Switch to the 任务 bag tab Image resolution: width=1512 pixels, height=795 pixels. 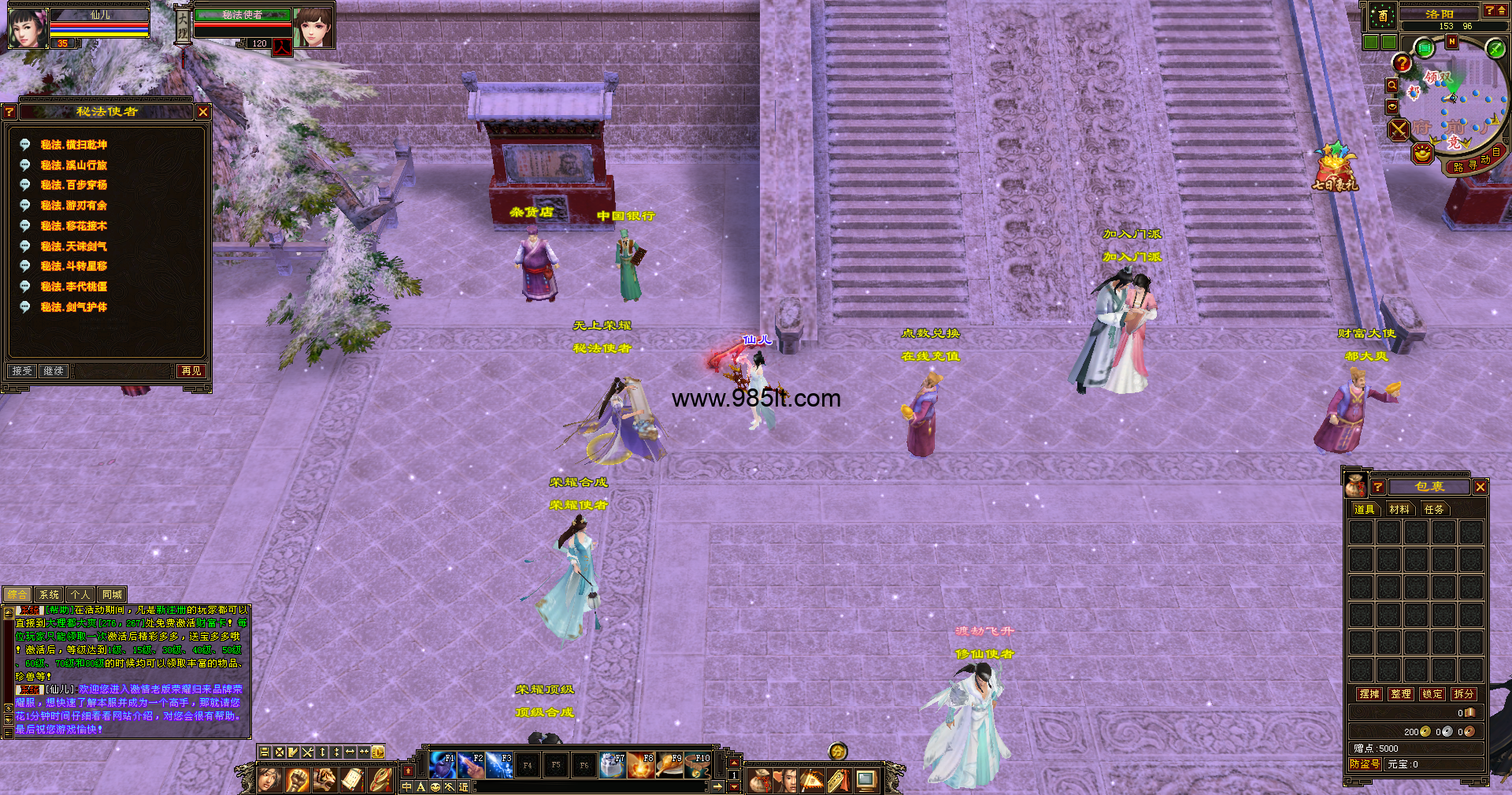coord(1434,510)
